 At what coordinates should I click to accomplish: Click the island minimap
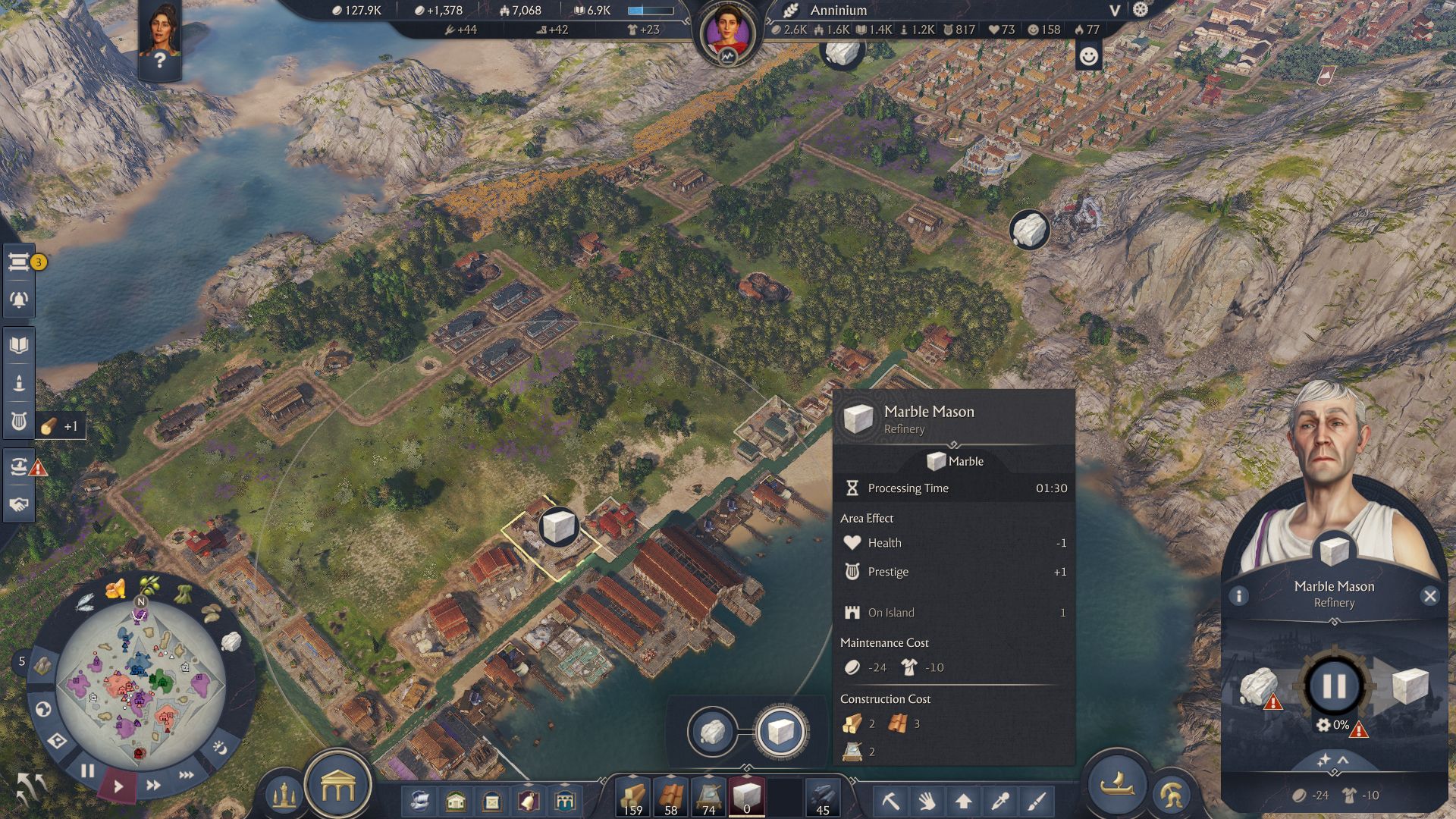click(140, 685)
